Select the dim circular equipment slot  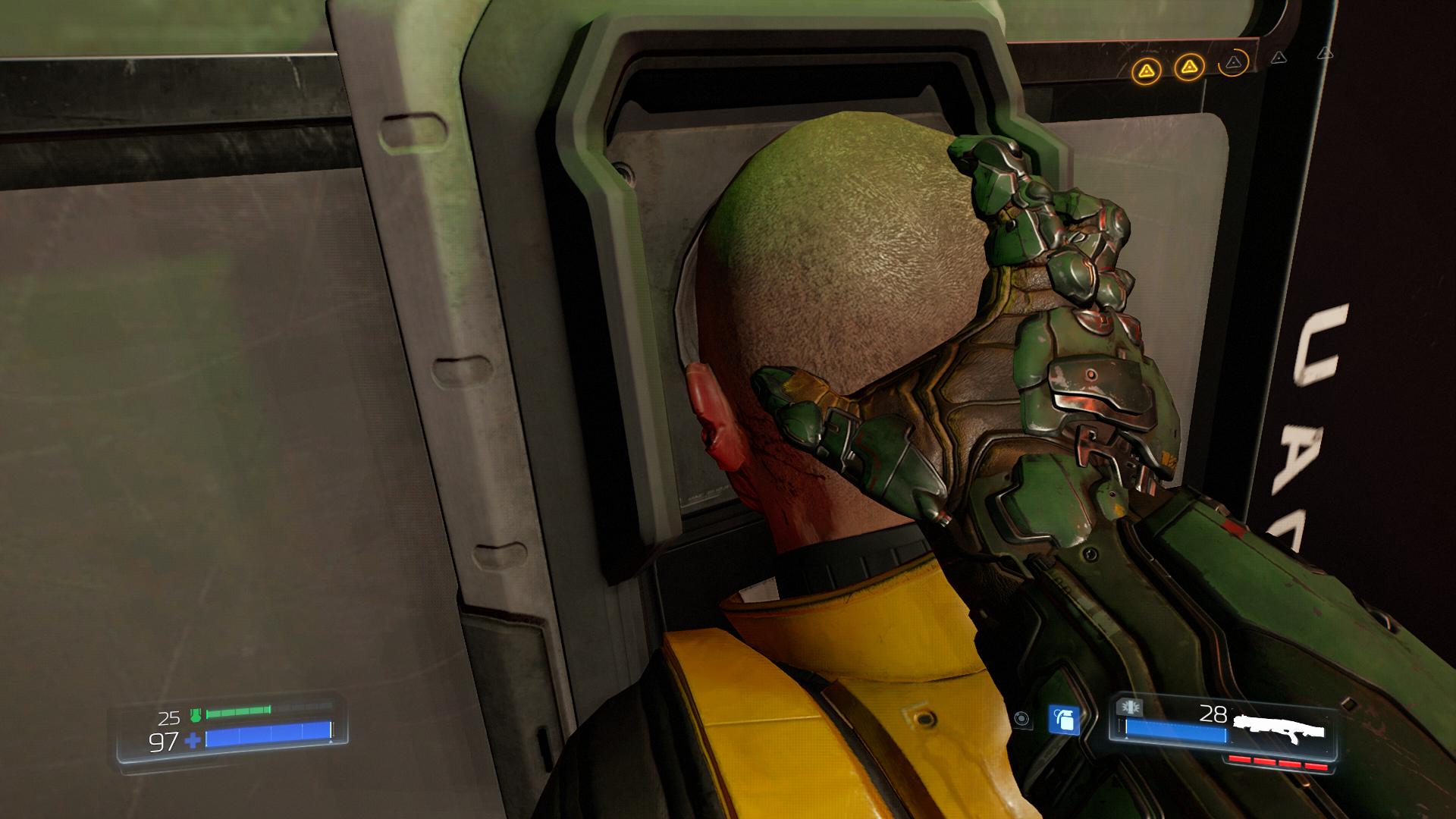(1022, 718)
